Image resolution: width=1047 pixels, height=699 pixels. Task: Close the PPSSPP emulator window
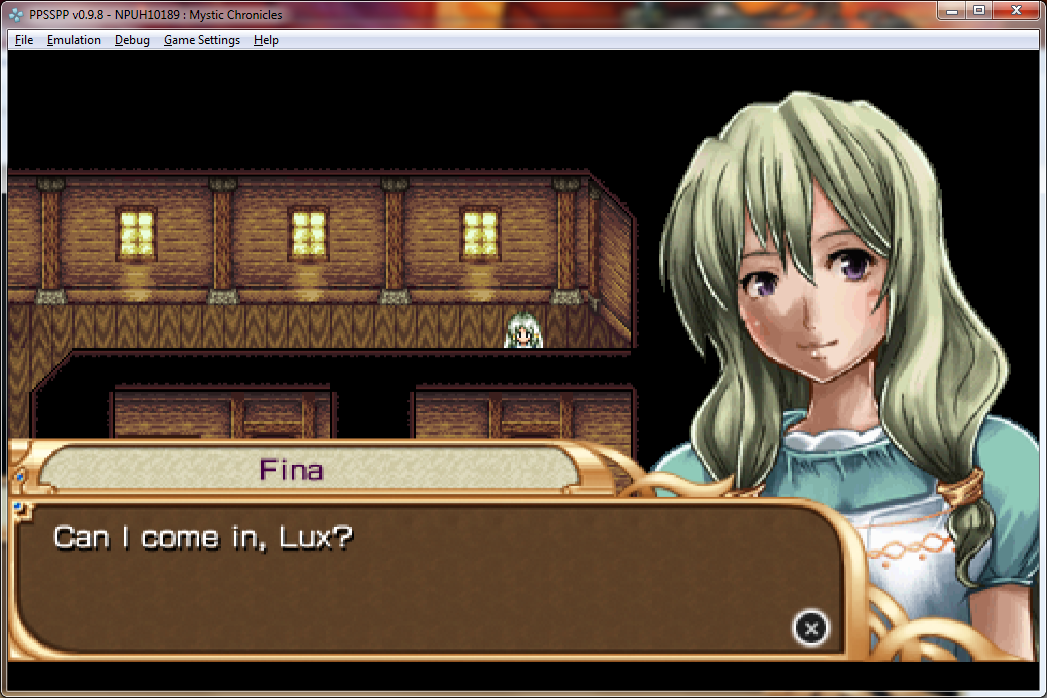[x=1016, y=11]
